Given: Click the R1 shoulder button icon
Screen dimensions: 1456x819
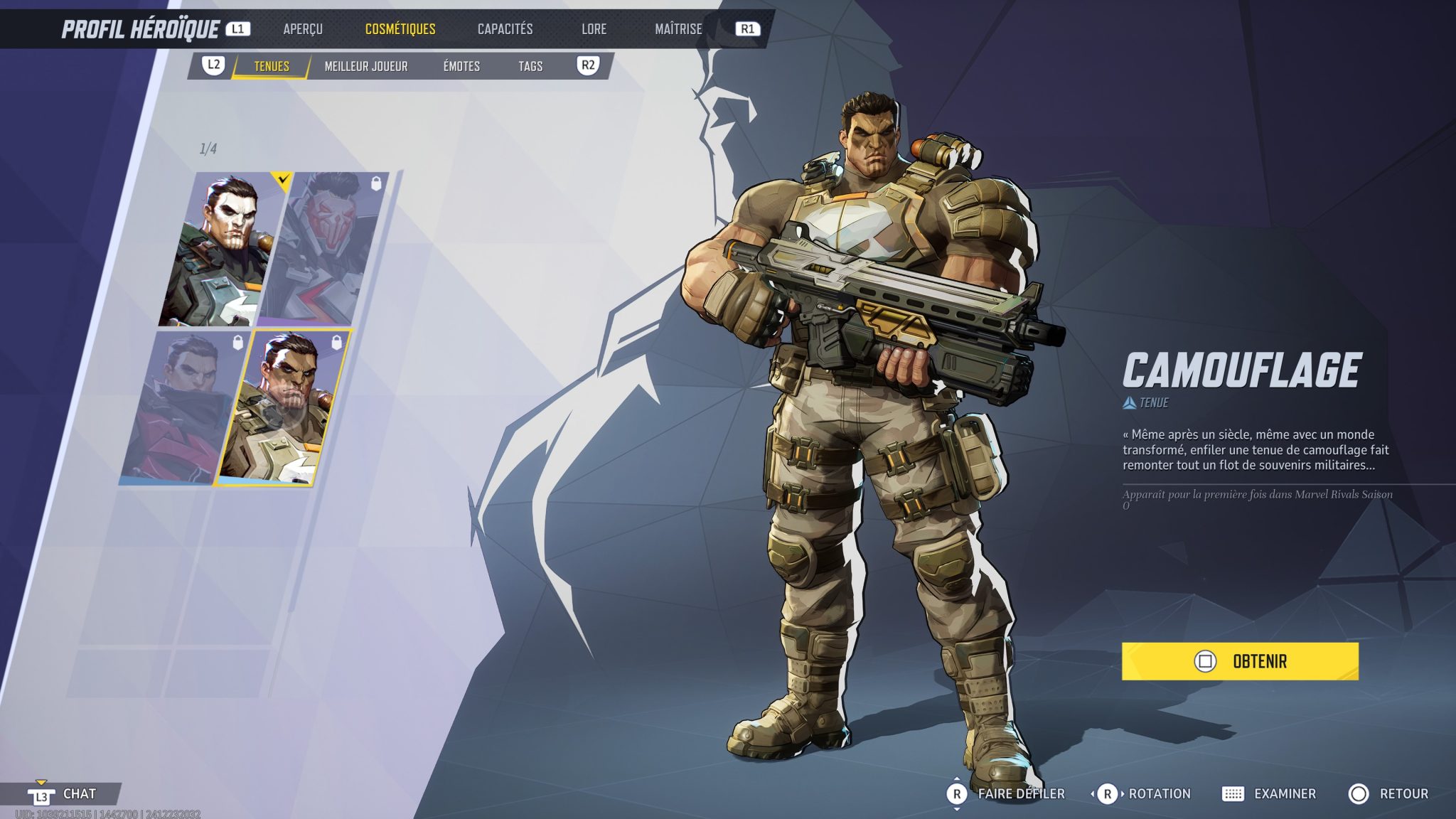Looking at the screenshot, I should tap(750, 30).
